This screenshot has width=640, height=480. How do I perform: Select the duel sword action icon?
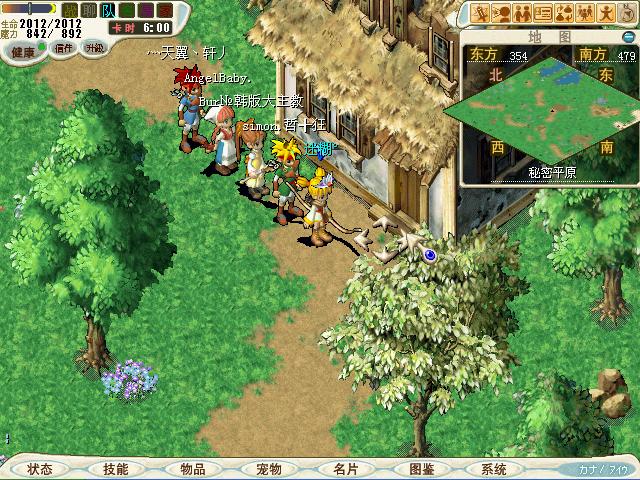[480, 13]
